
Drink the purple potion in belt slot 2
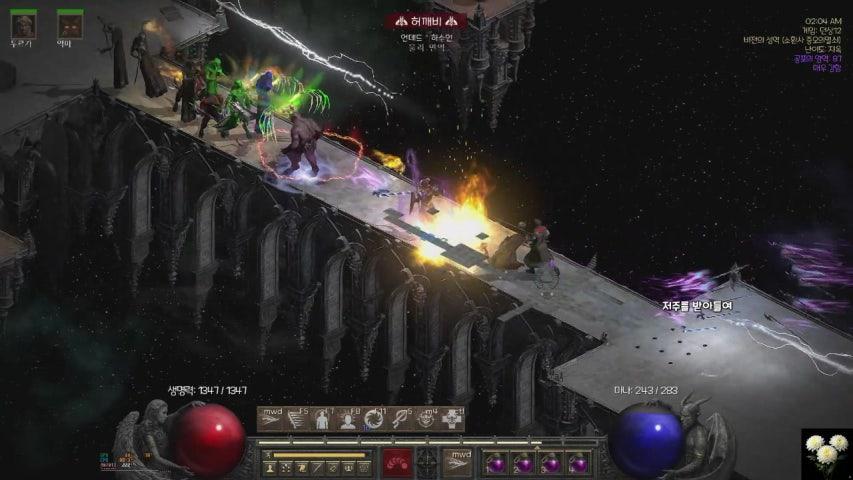tap(521, 462)
